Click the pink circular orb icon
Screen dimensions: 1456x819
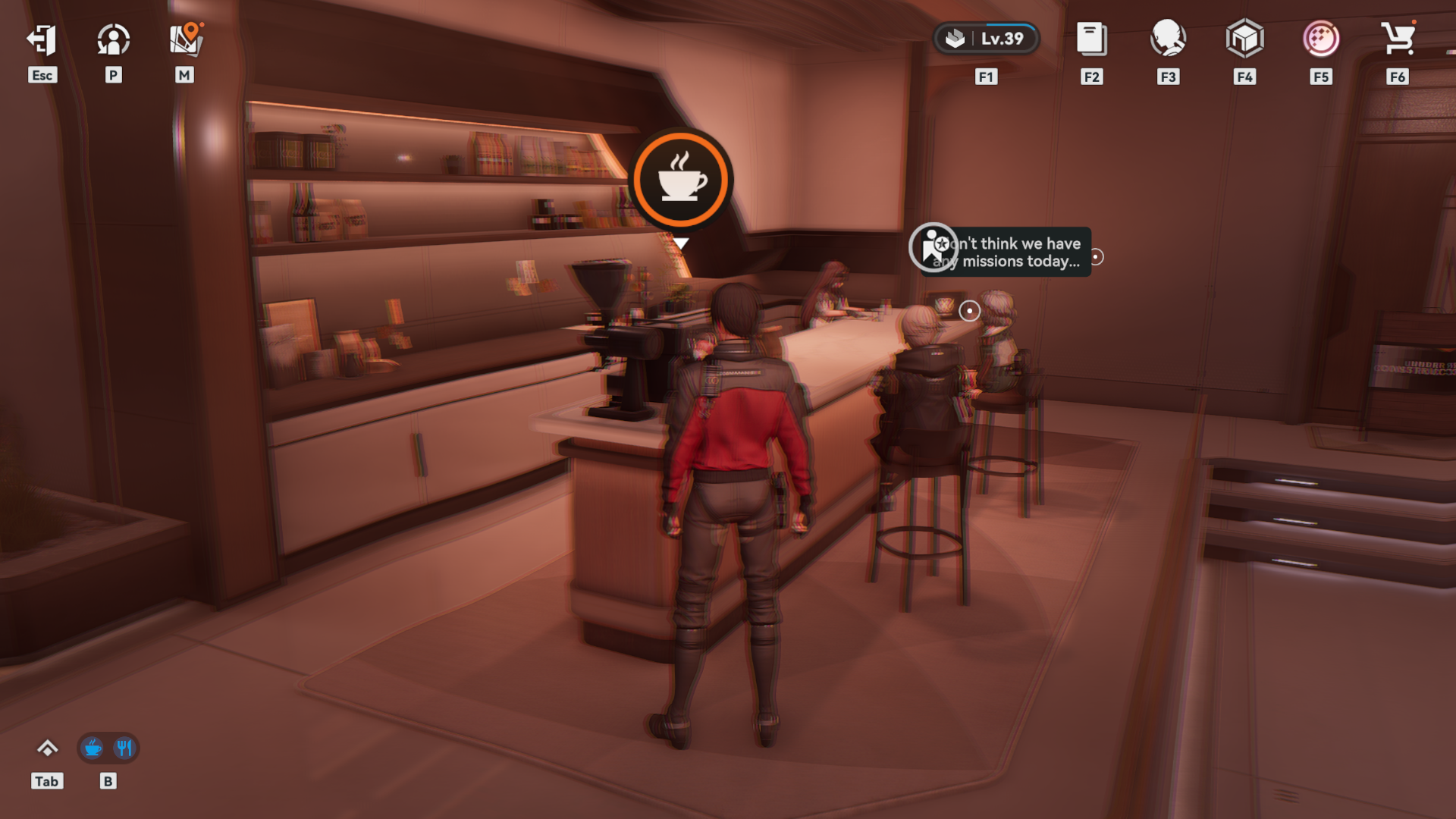pos(1321,39)
